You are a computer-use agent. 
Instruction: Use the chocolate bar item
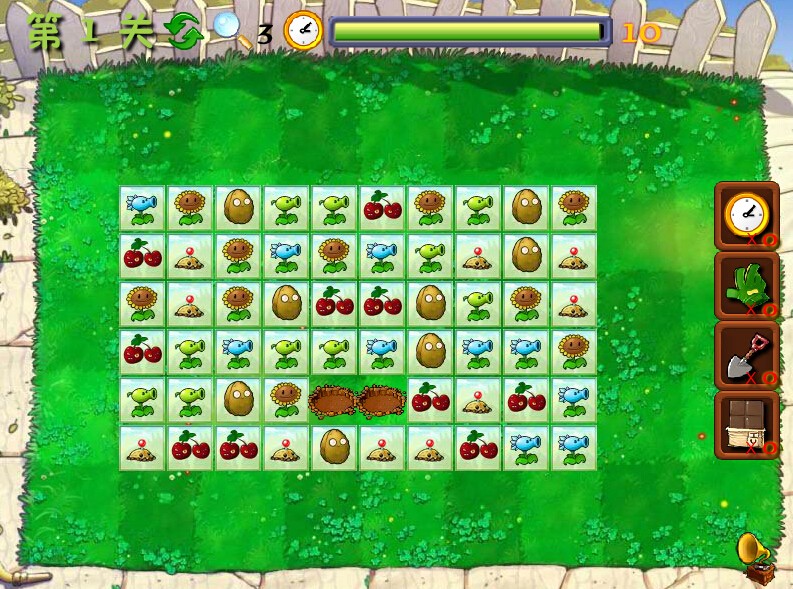[746, 425]
